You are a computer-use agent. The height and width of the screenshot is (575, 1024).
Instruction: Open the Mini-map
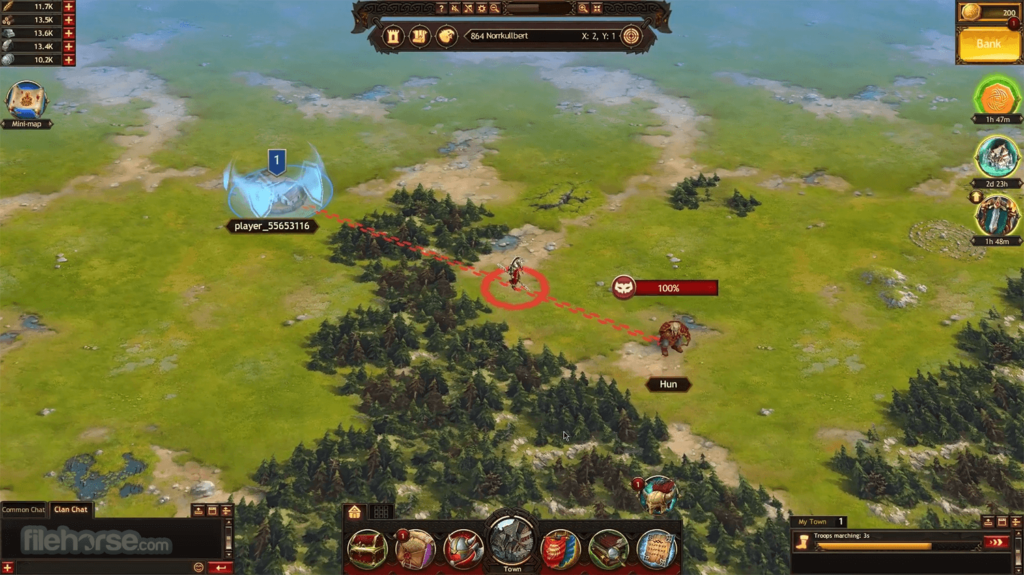[26, 101]
